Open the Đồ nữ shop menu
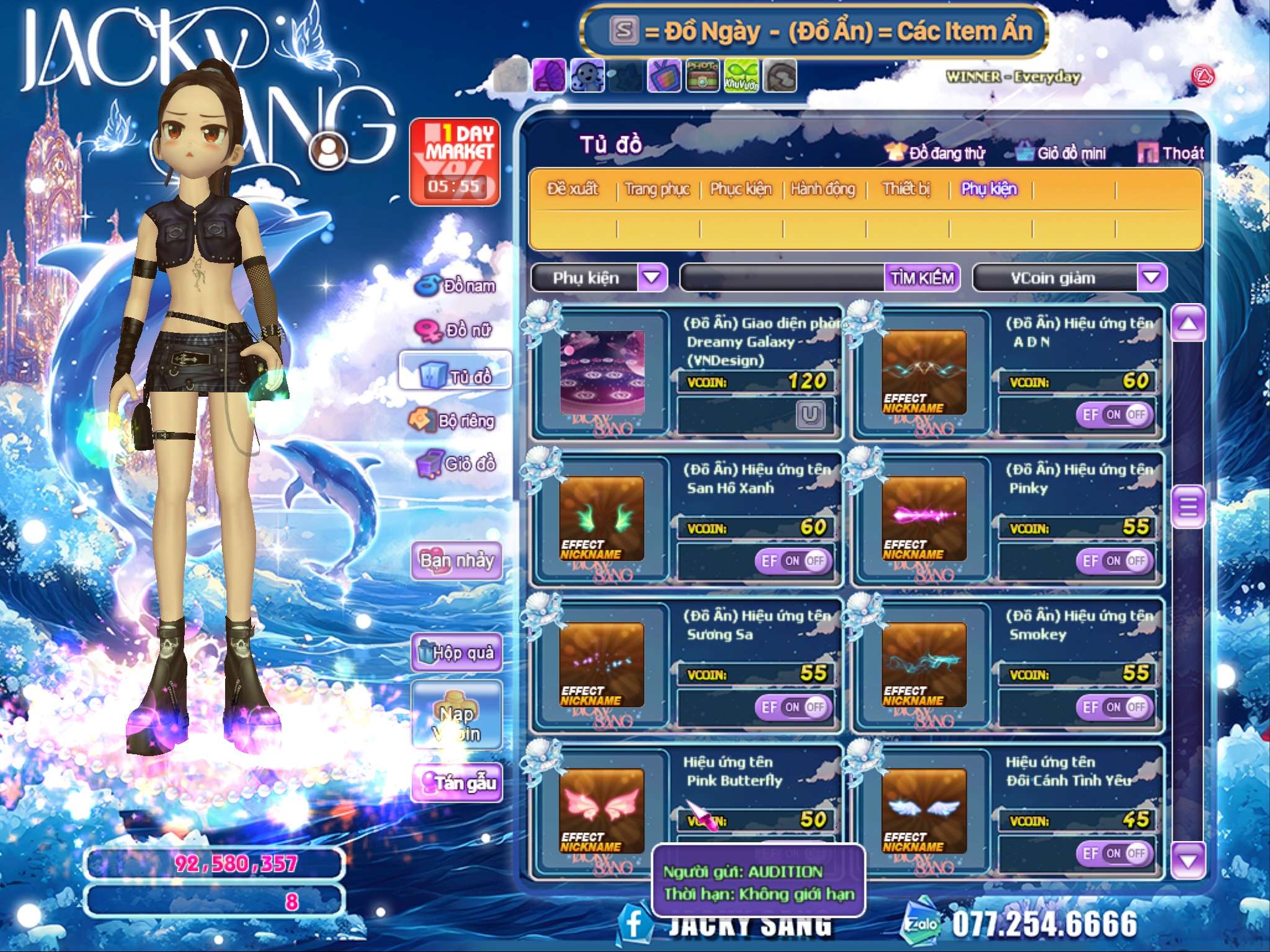The image size is (1270, 952). (x=456, y=330)
